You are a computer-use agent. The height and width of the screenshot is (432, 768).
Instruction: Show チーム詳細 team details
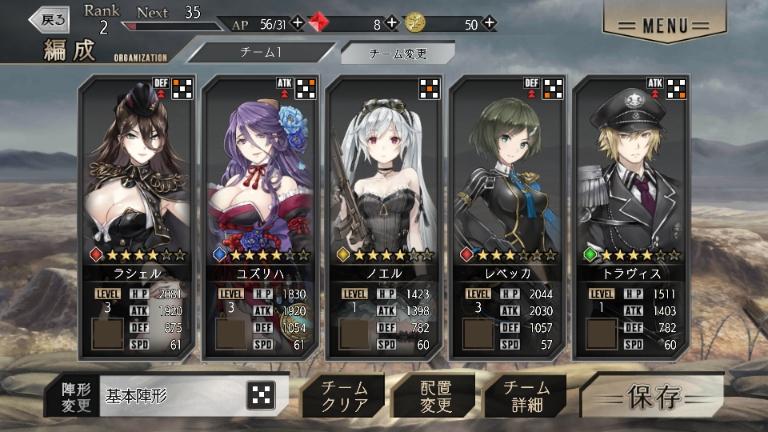526,396
